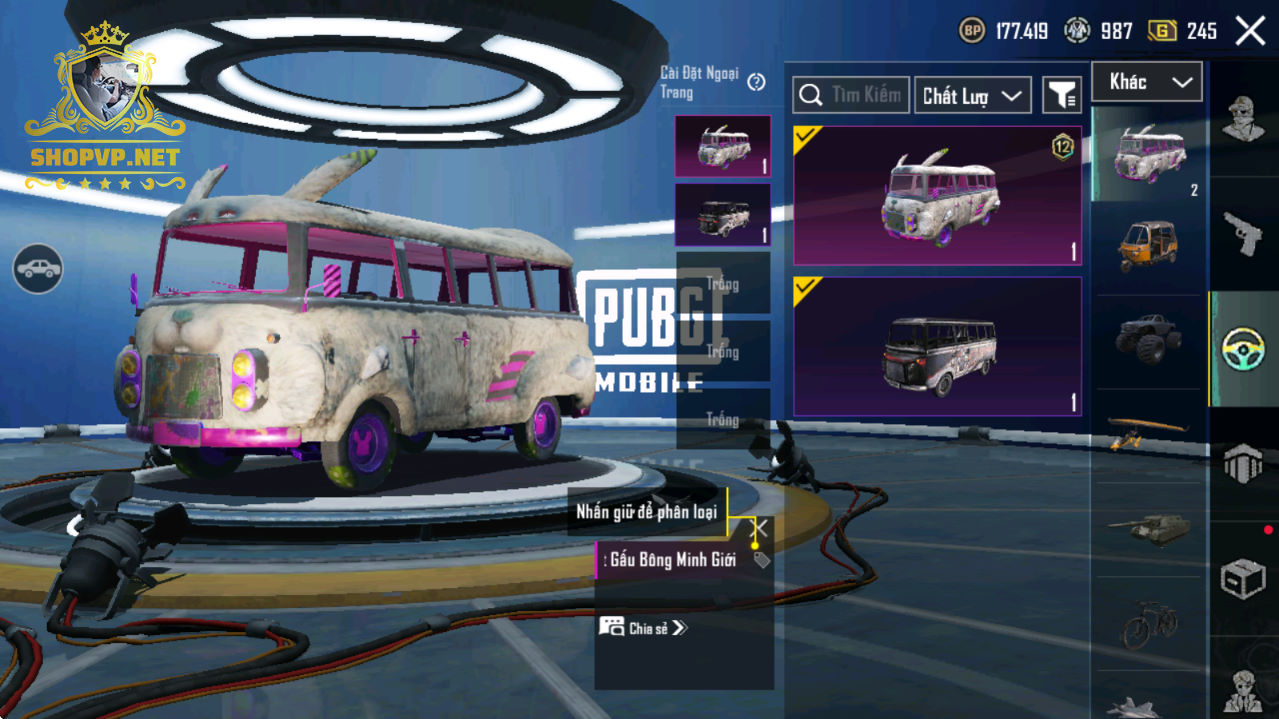Choose the tank vehicle type
Screen dimensions: 1279x719
[1148, 528]
